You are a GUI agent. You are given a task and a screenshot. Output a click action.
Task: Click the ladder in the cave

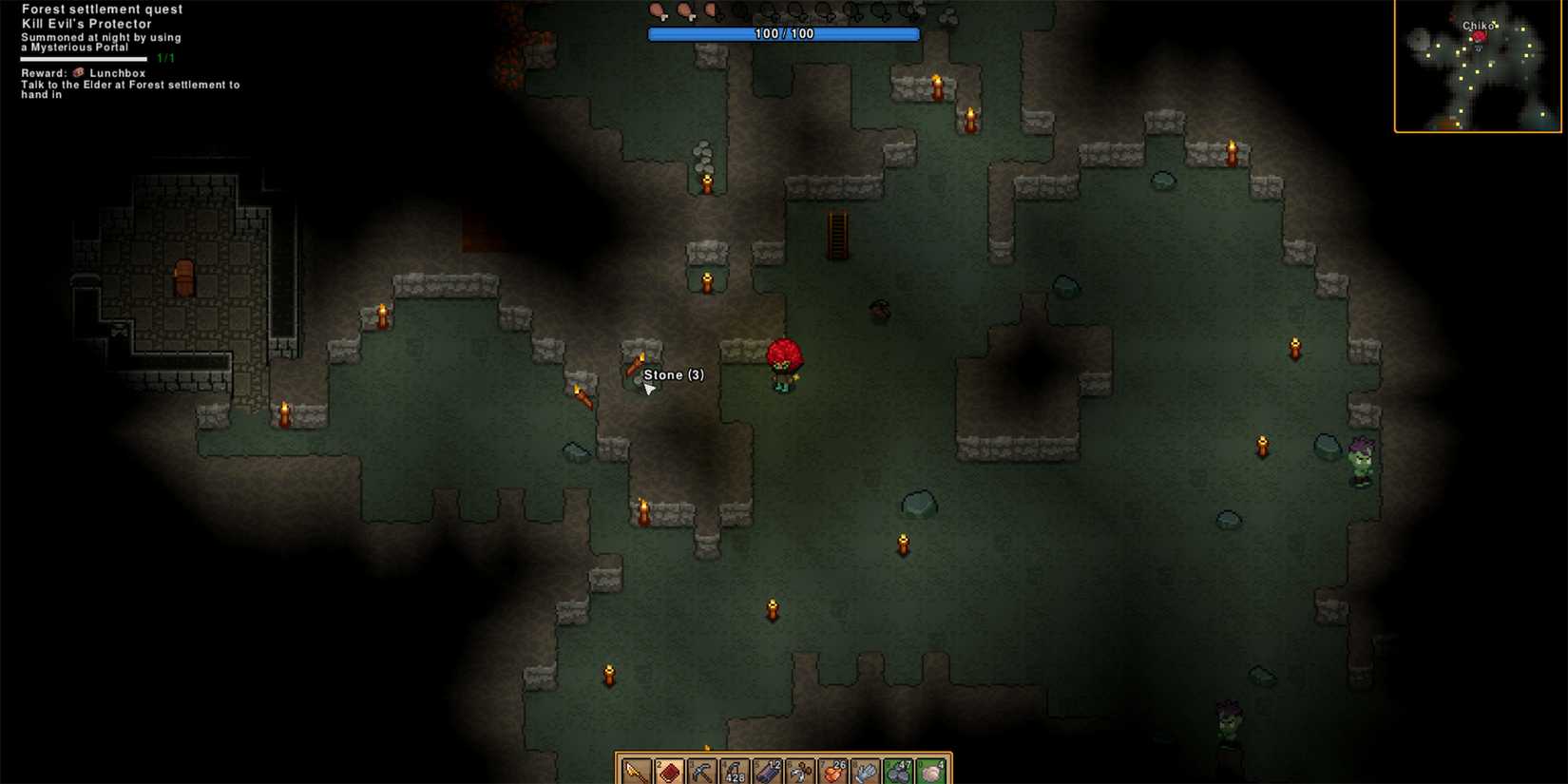837,236
